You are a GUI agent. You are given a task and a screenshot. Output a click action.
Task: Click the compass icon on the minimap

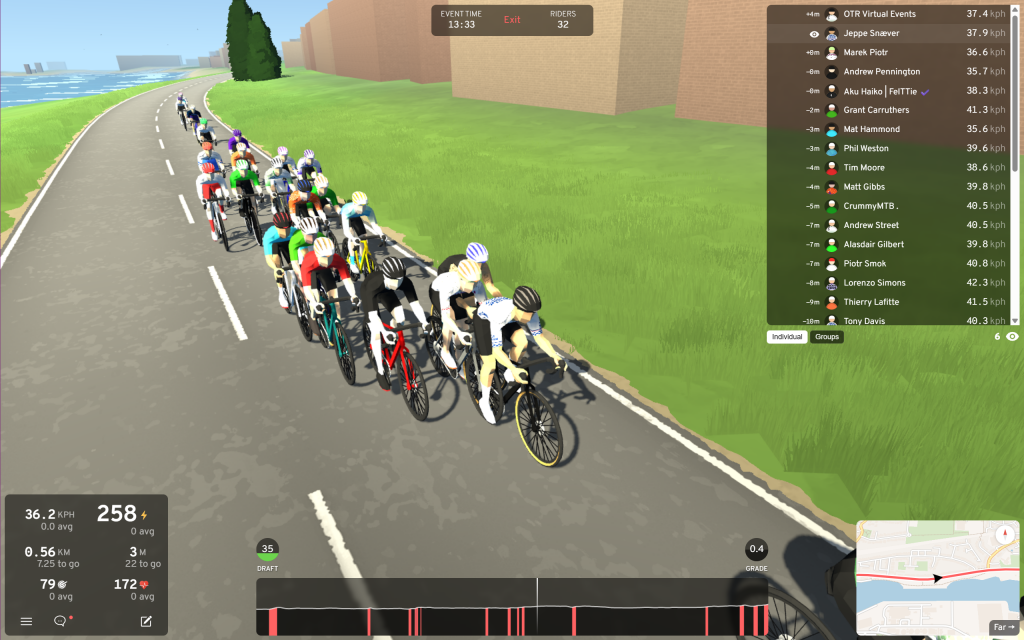(x=1005, y=535)
